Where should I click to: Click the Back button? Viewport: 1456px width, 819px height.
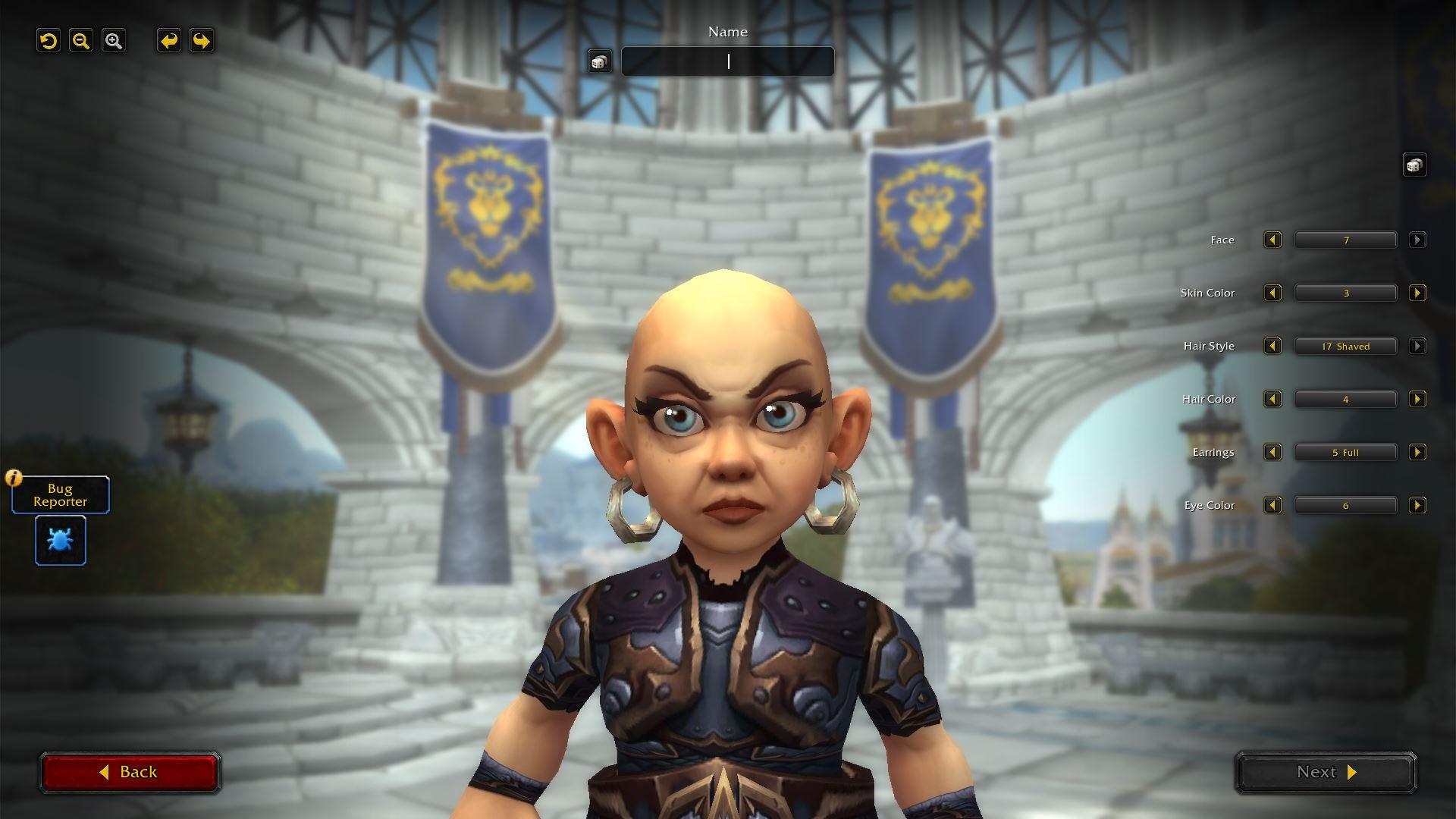[130, 771]
